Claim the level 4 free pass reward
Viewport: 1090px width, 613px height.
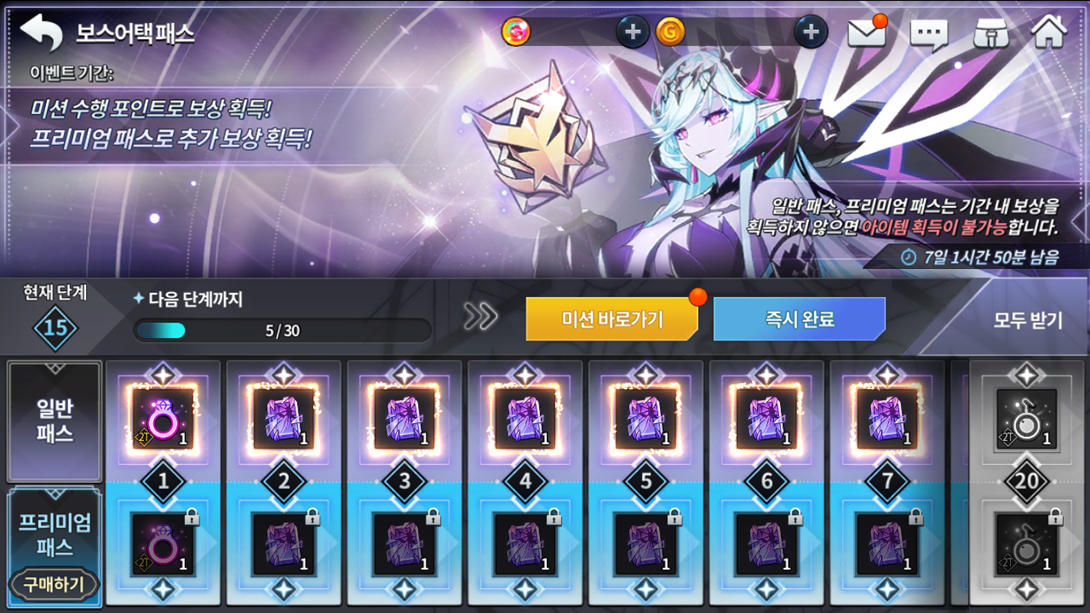pyautogui.click(x=525, y=419)
